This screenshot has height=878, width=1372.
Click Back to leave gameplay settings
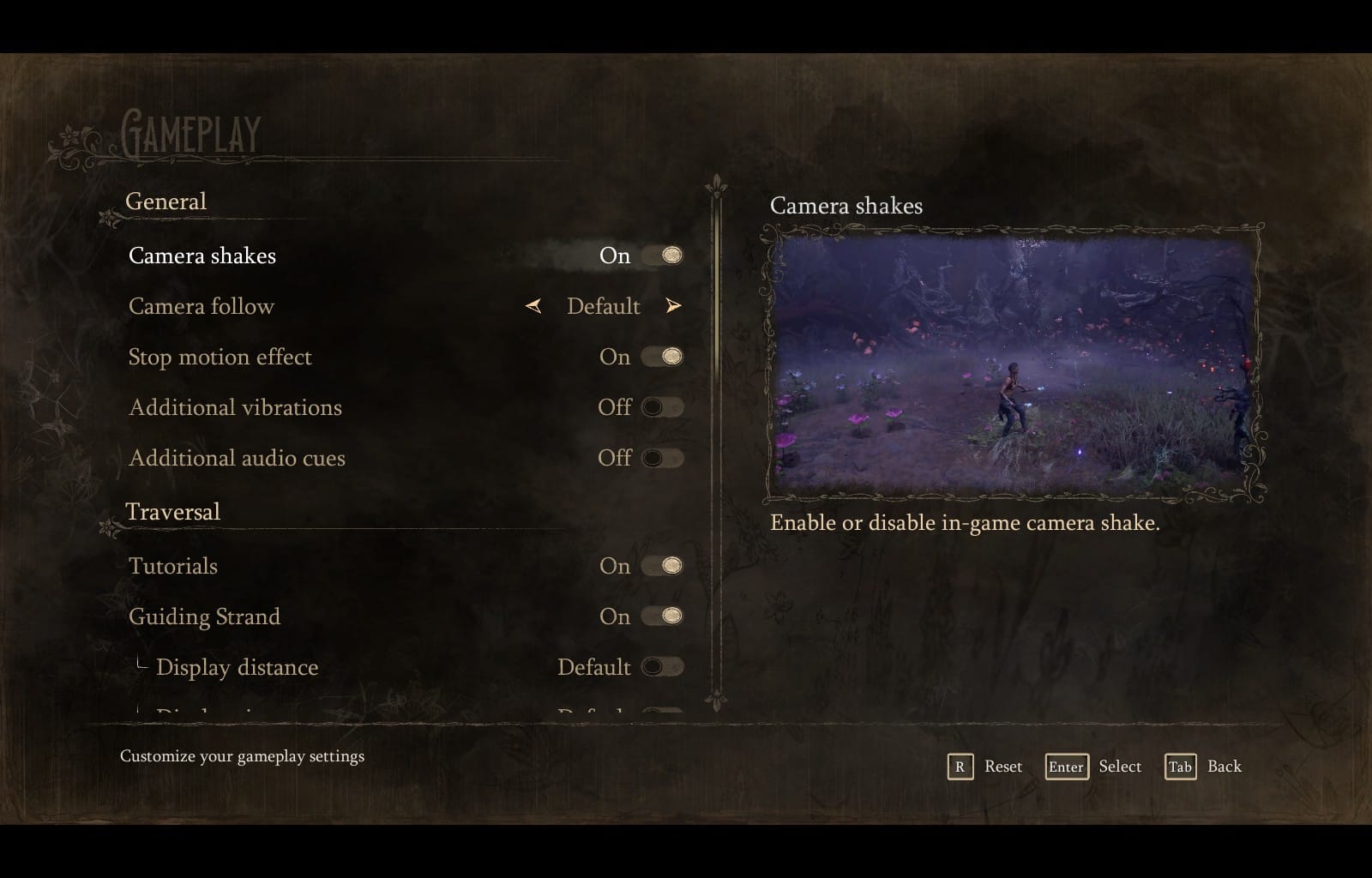(x=1225, y=767)
